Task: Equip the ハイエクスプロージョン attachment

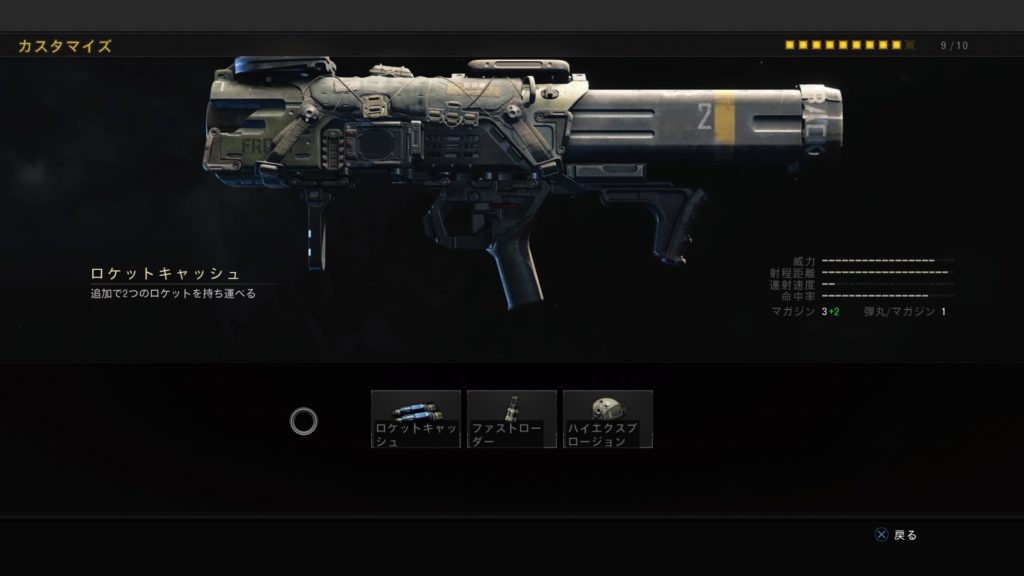Action: [x=608, y=418]
